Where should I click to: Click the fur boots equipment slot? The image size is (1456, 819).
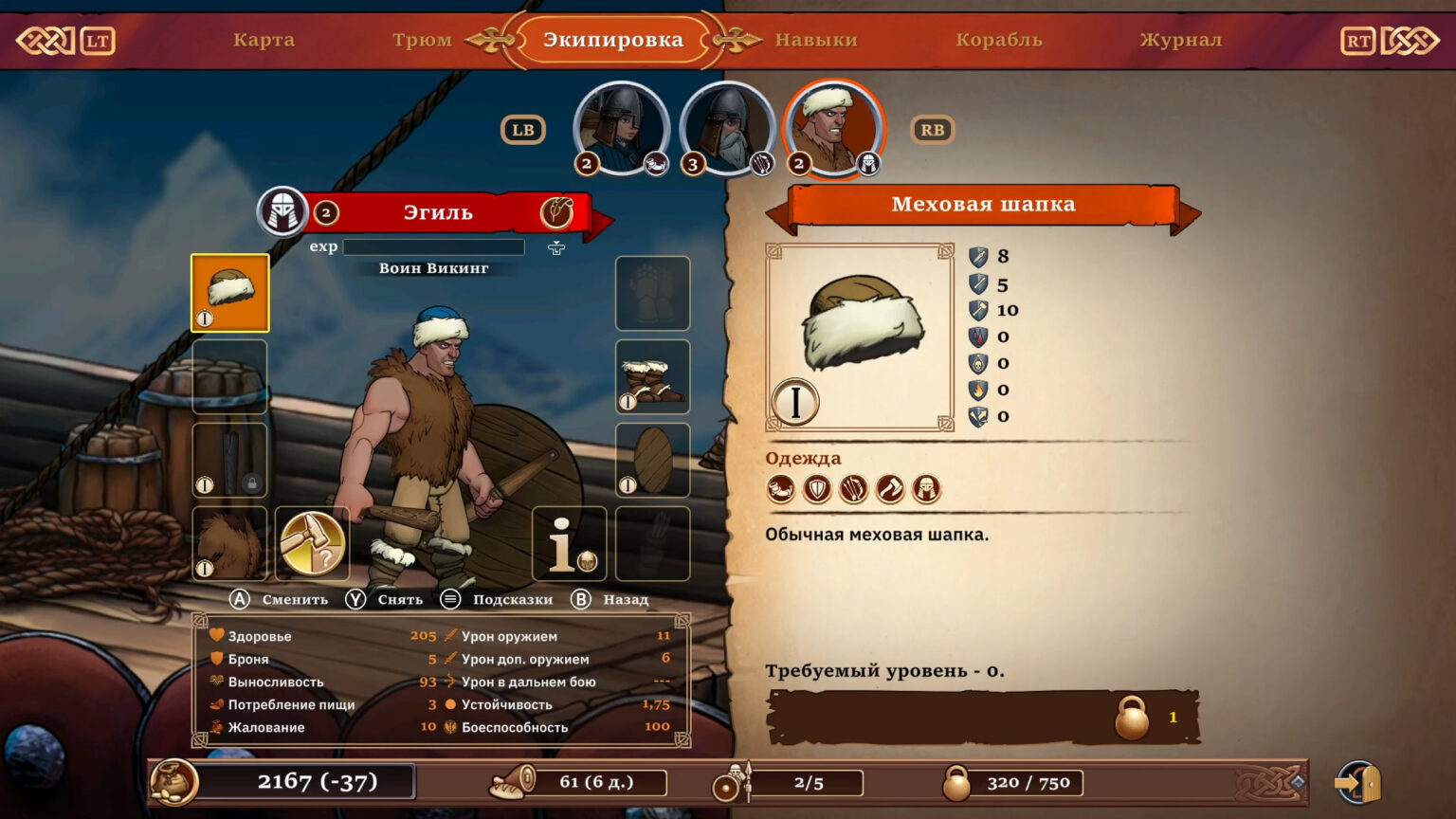click(652, 376)
